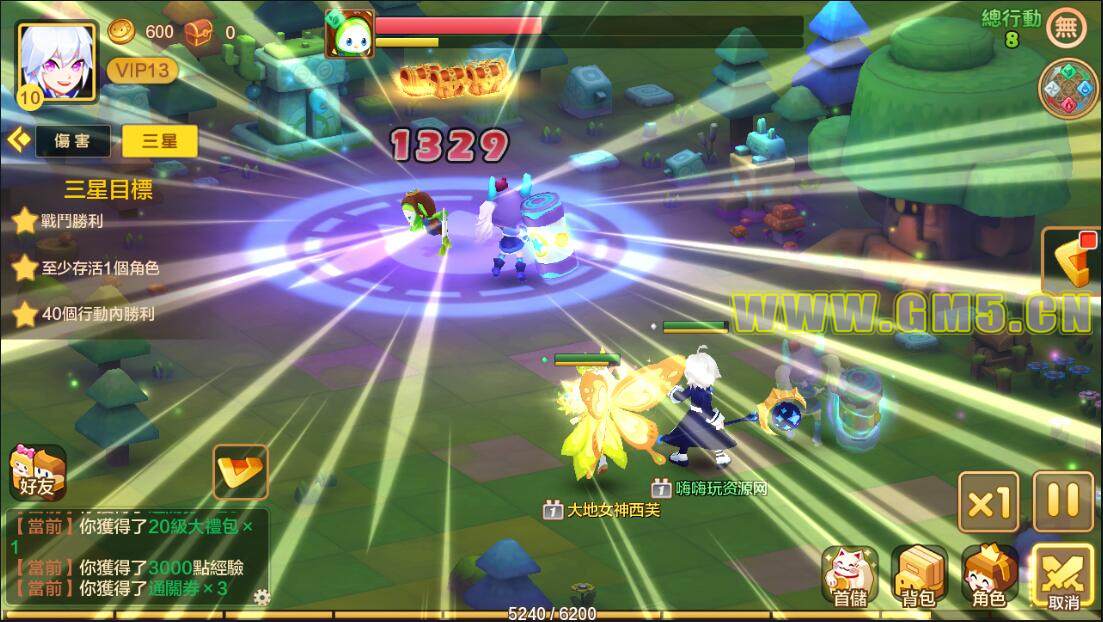
Task: Click the 無 round button
Action: pos(1066,28)
